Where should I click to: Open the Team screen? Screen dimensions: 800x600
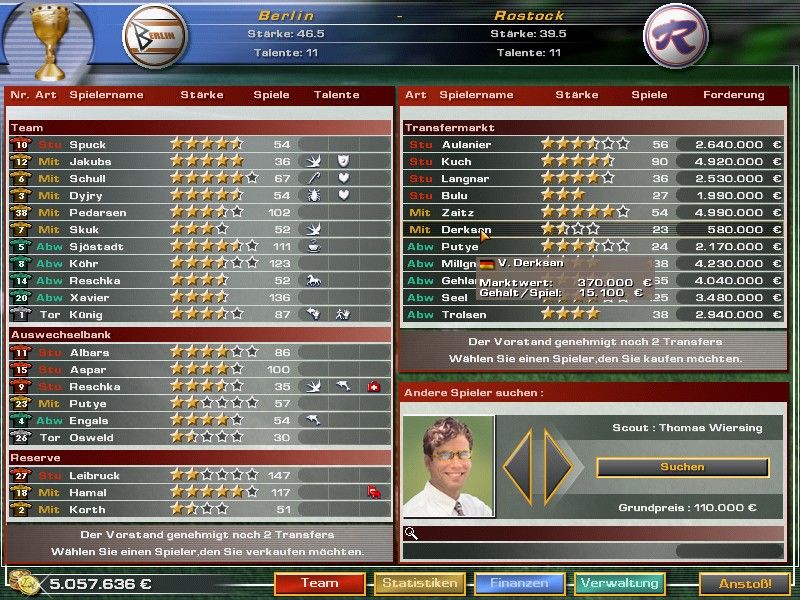pos(319,583)
